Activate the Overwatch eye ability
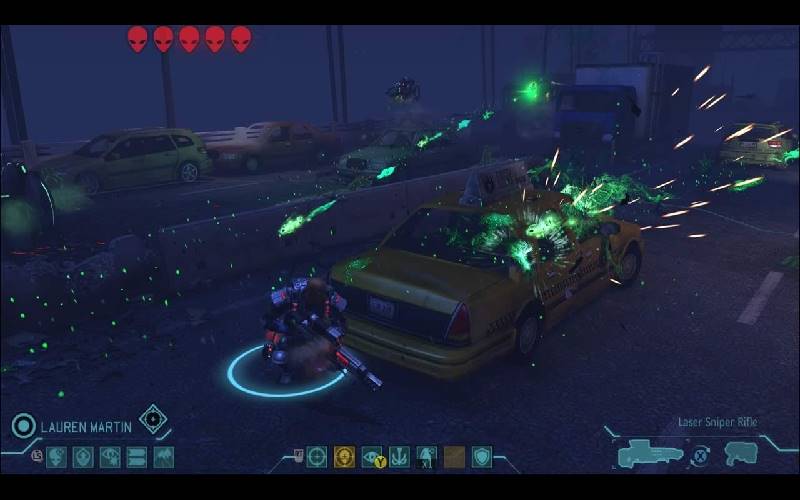800x500 pixels. pyautogui.click(x=371, y=457)
